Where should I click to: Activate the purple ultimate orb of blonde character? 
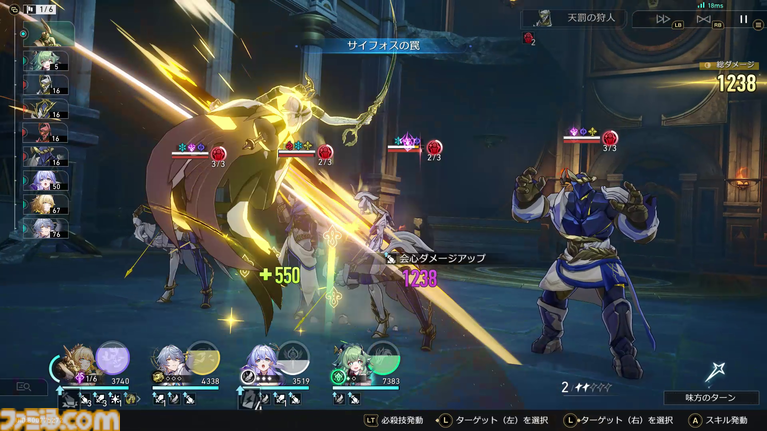click(x=112, y=357)
